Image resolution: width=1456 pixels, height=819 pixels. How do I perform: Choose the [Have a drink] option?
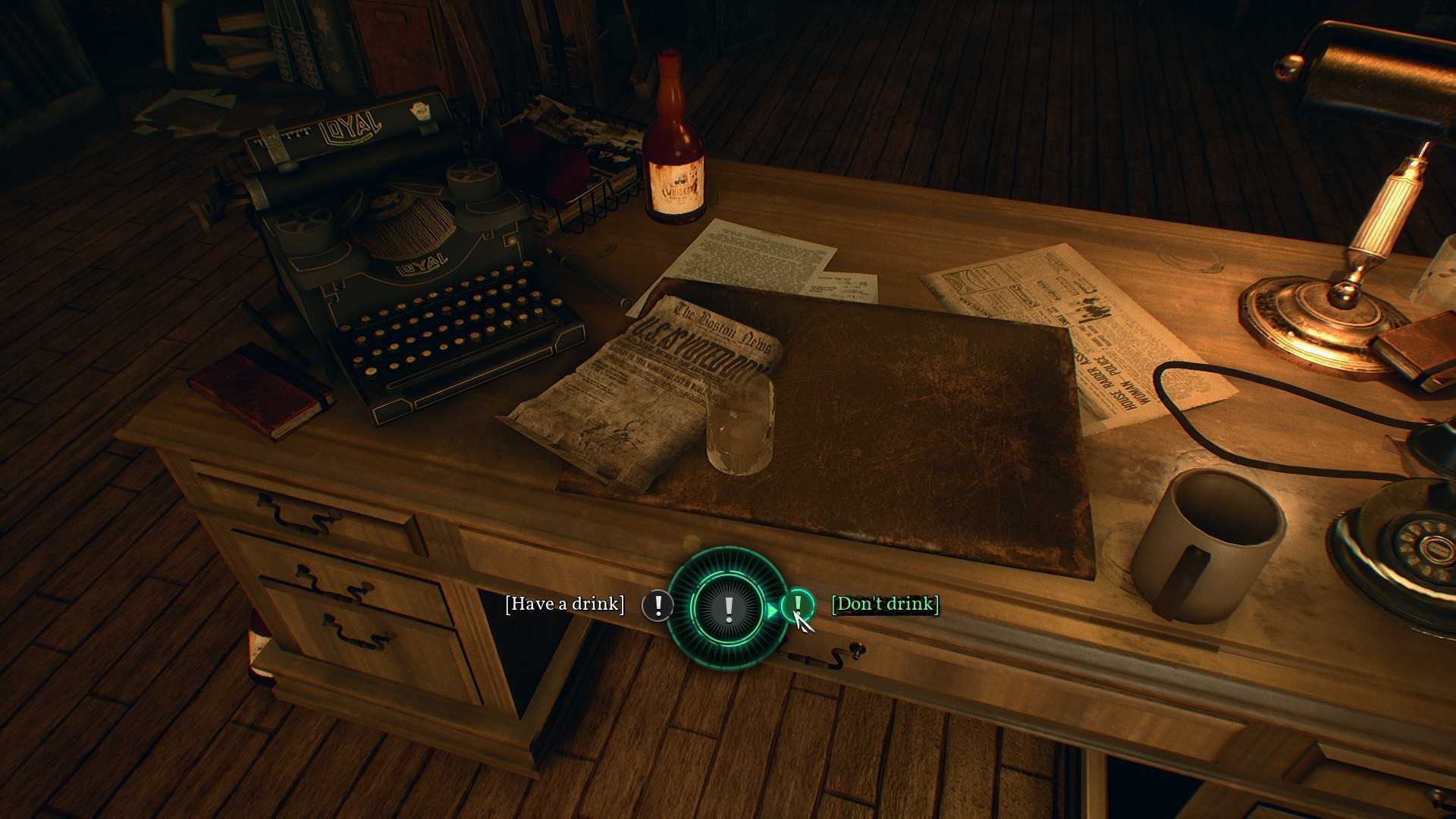pyautogui.click(x=564, y=604)
